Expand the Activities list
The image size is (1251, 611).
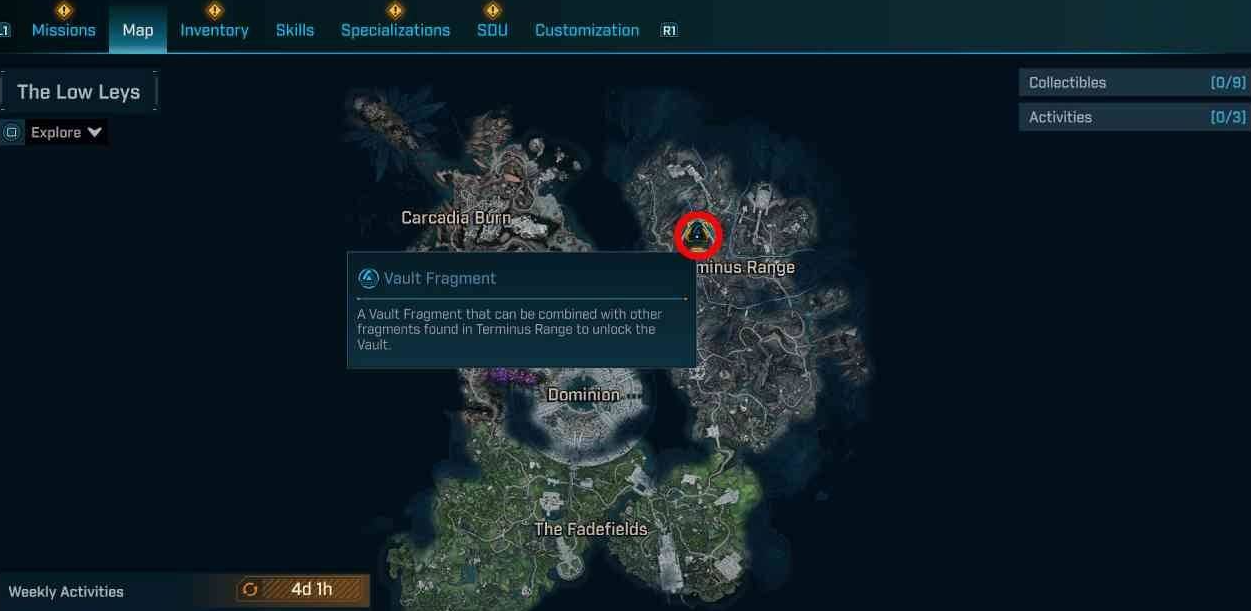pyautogui.click(x=1136, y=117)
